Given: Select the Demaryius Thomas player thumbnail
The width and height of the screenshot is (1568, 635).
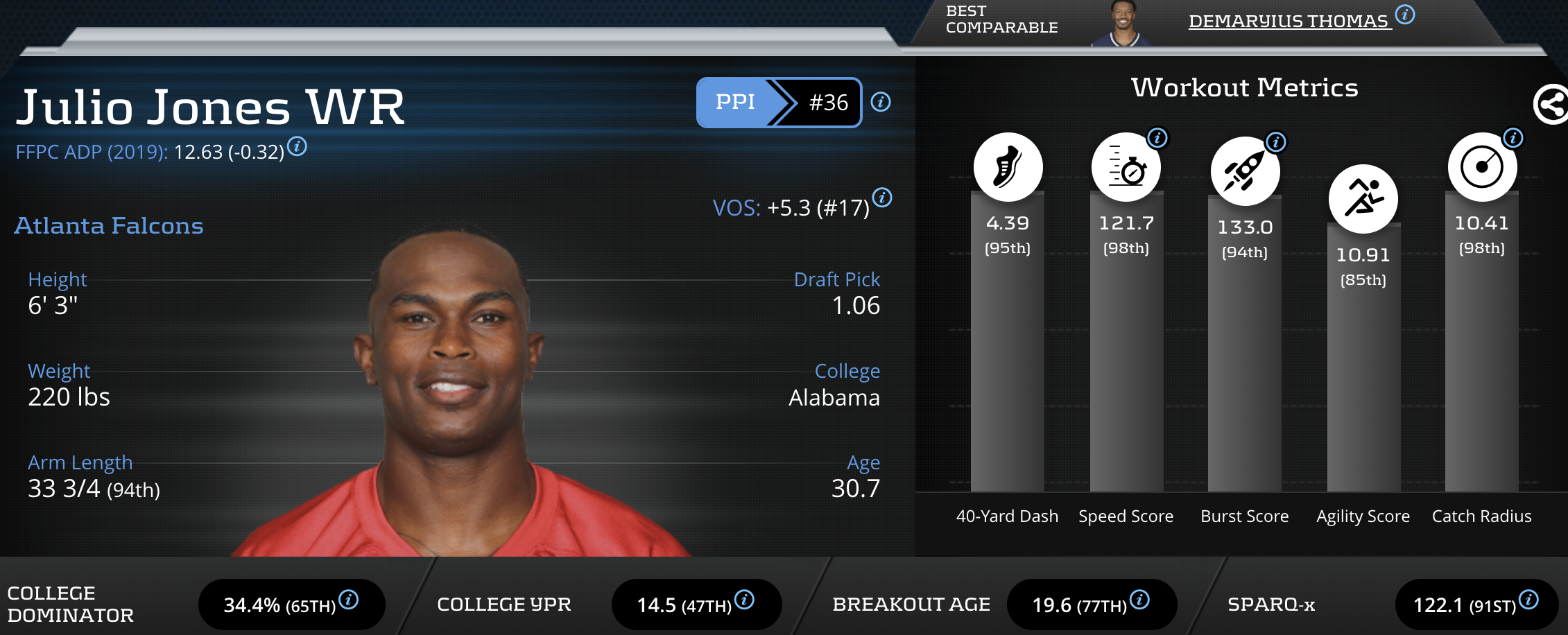Looking at the screenshot, I should pos(1123,24).
